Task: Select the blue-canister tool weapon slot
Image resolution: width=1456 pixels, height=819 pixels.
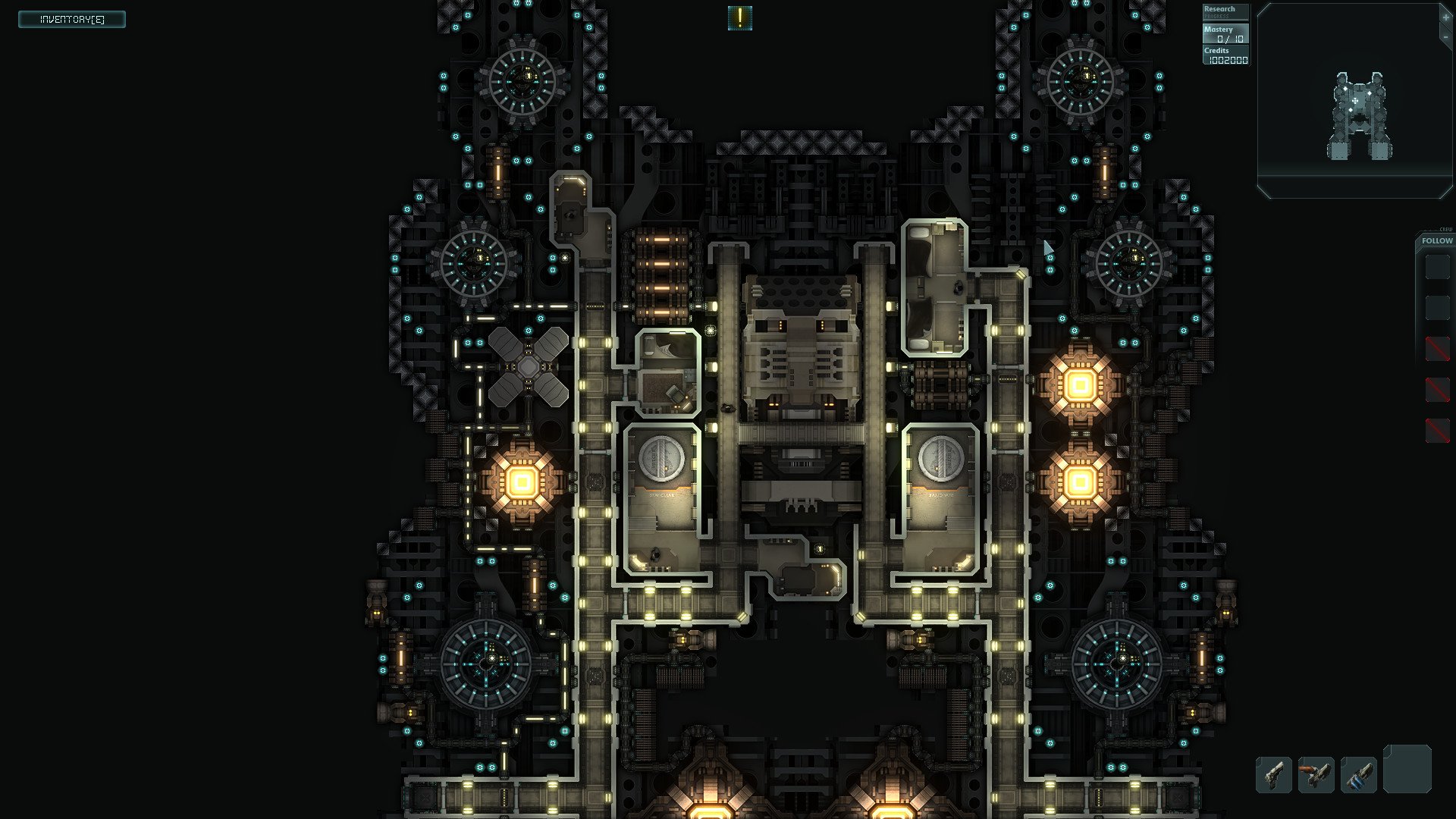Action: 1358,775
